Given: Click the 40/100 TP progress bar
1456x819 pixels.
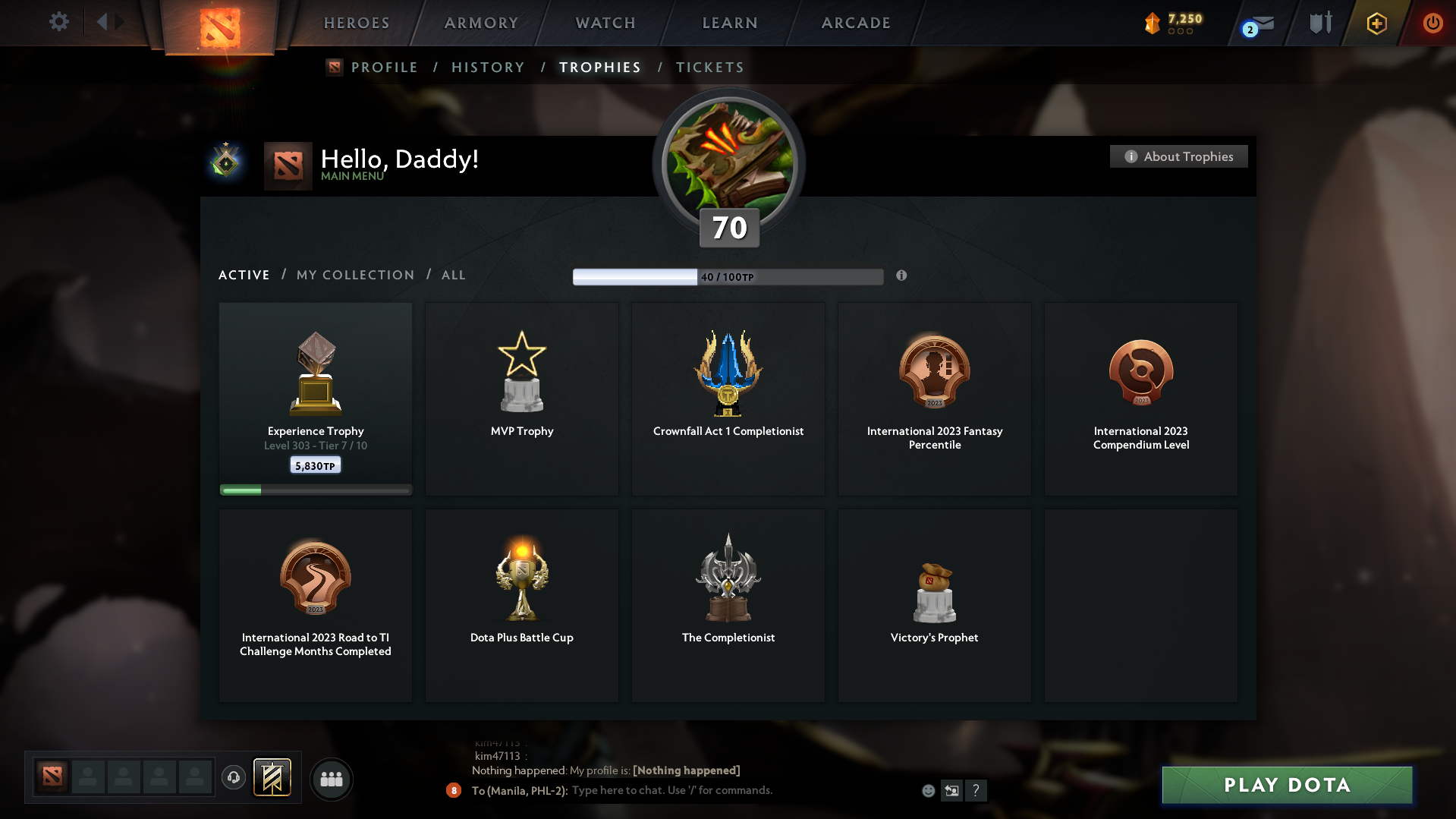Looking at the screenshot, I should click(728, 276).
